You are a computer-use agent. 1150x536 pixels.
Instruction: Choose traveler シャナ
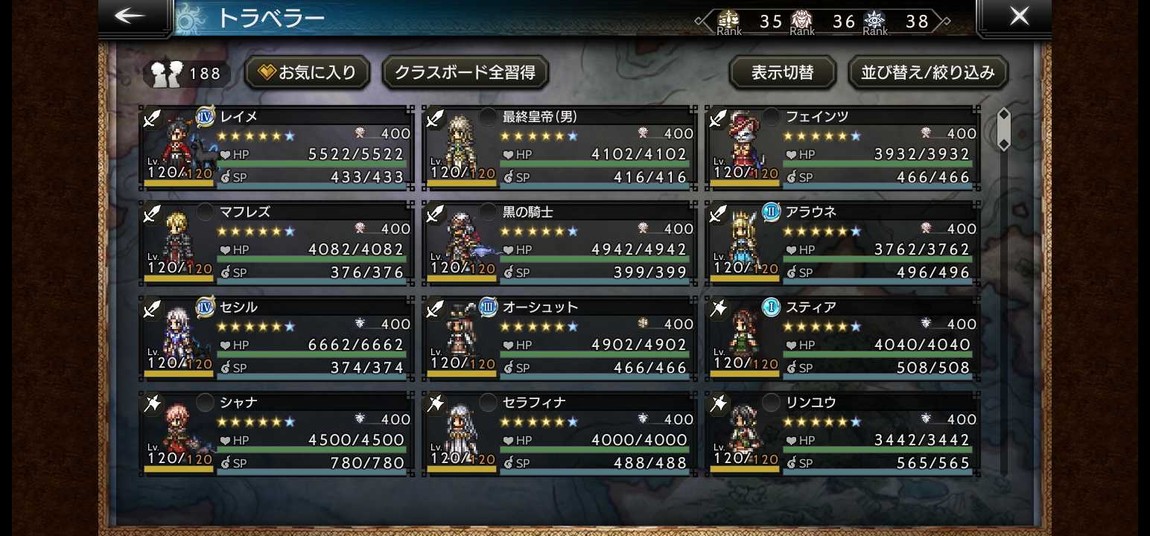pyautogui.click(x=276, y=432)
